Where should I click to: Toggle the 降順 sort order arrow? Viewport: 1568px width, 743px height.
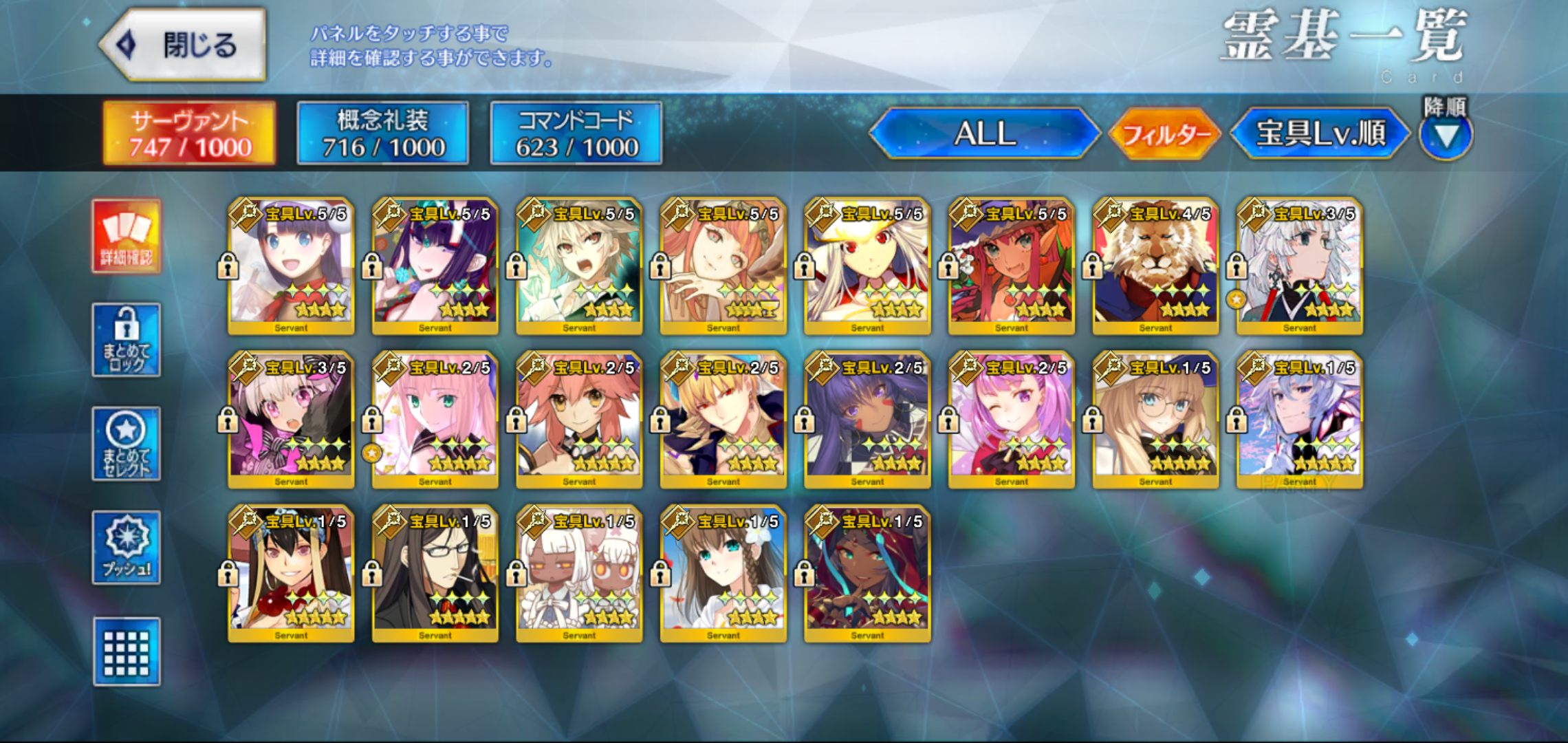point(1446,136)
